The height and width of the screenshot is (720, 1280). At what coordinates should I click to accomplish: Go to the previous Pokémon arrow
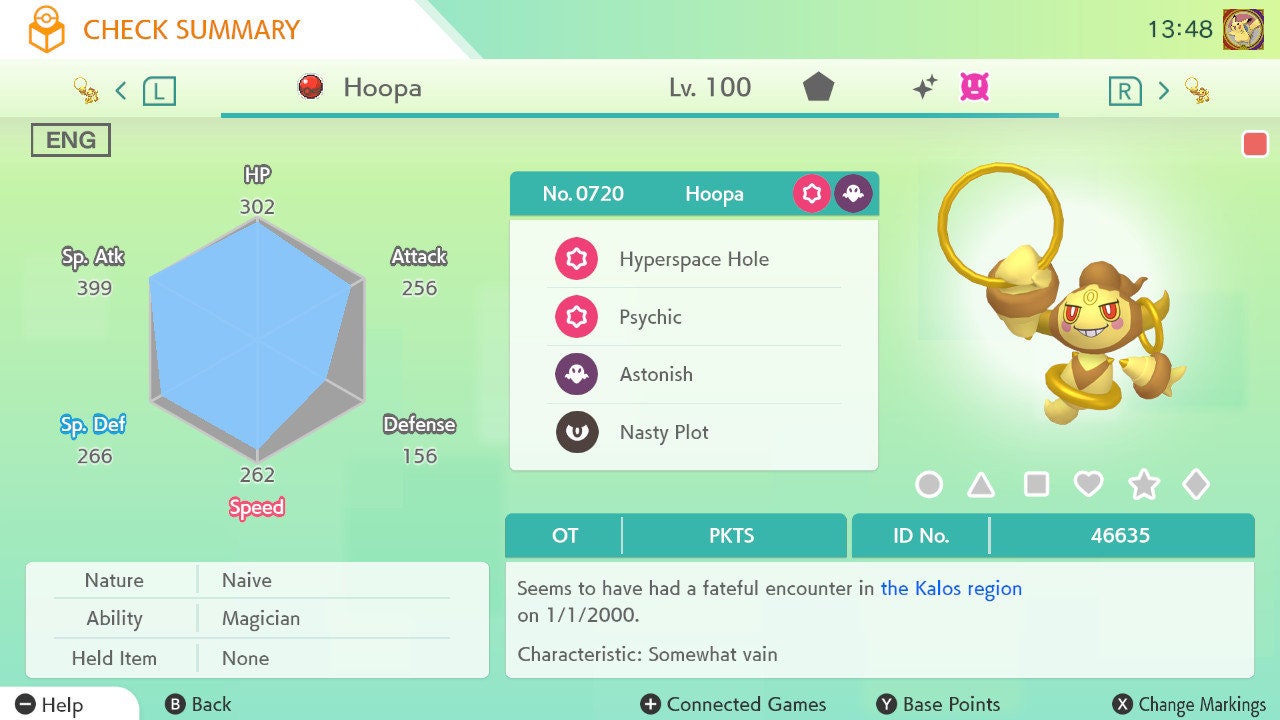pyautogui.click(x=121, y=91)
